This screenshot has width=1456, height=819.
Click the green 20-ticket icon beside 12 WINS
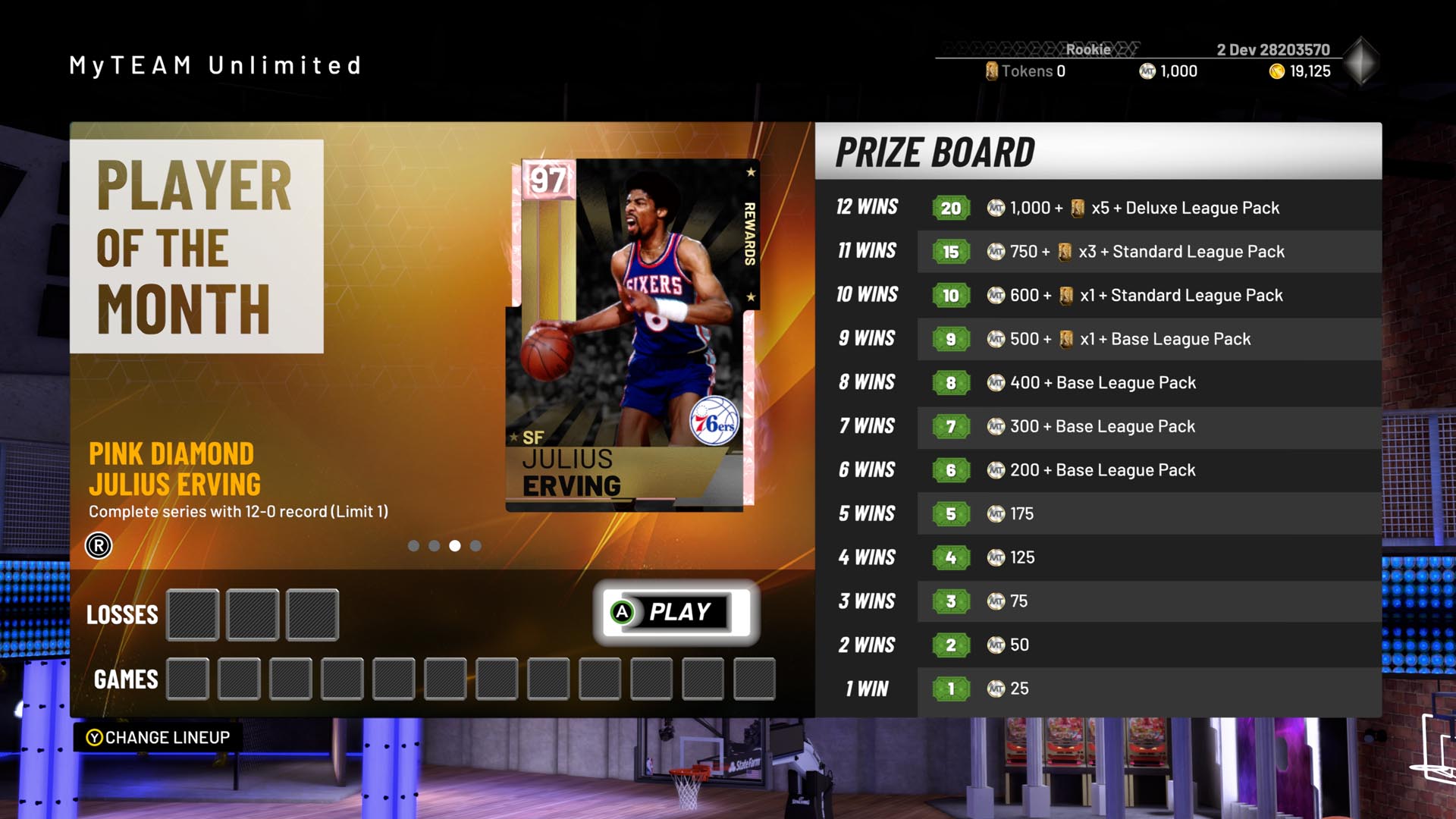(950, 207)
